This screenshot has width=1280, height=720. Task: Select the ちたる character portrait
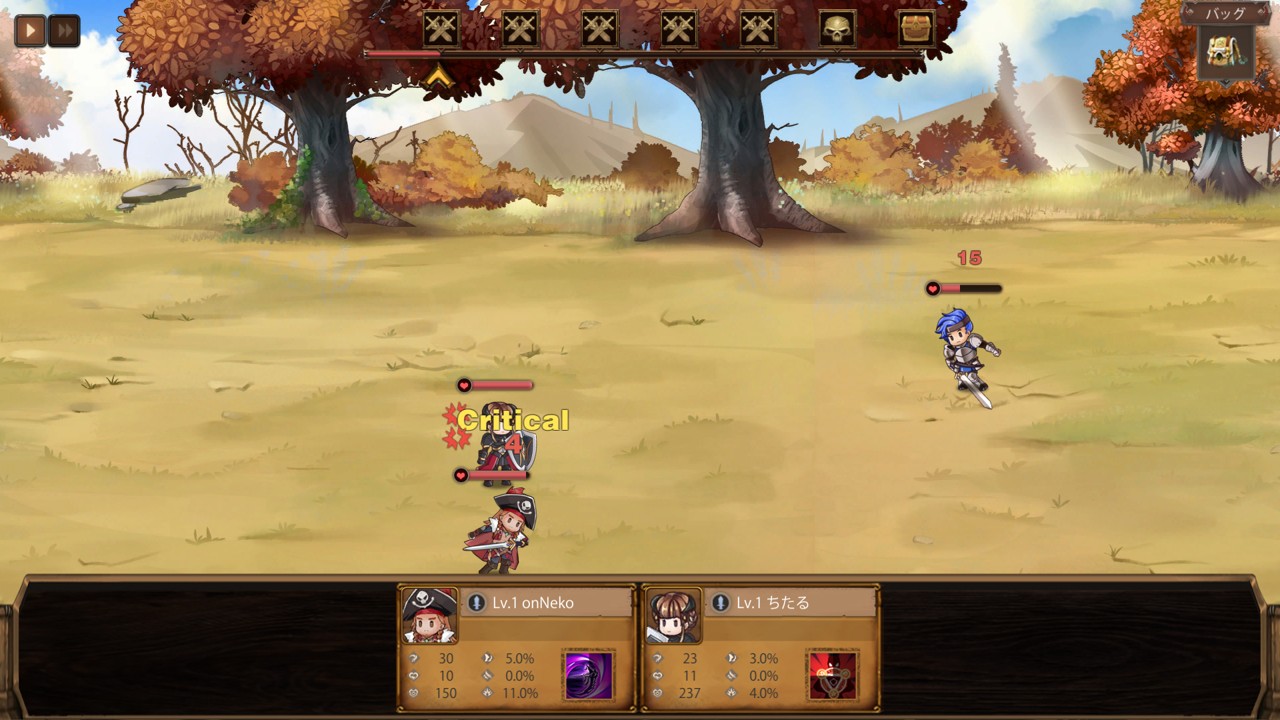(x=673, y=616)
